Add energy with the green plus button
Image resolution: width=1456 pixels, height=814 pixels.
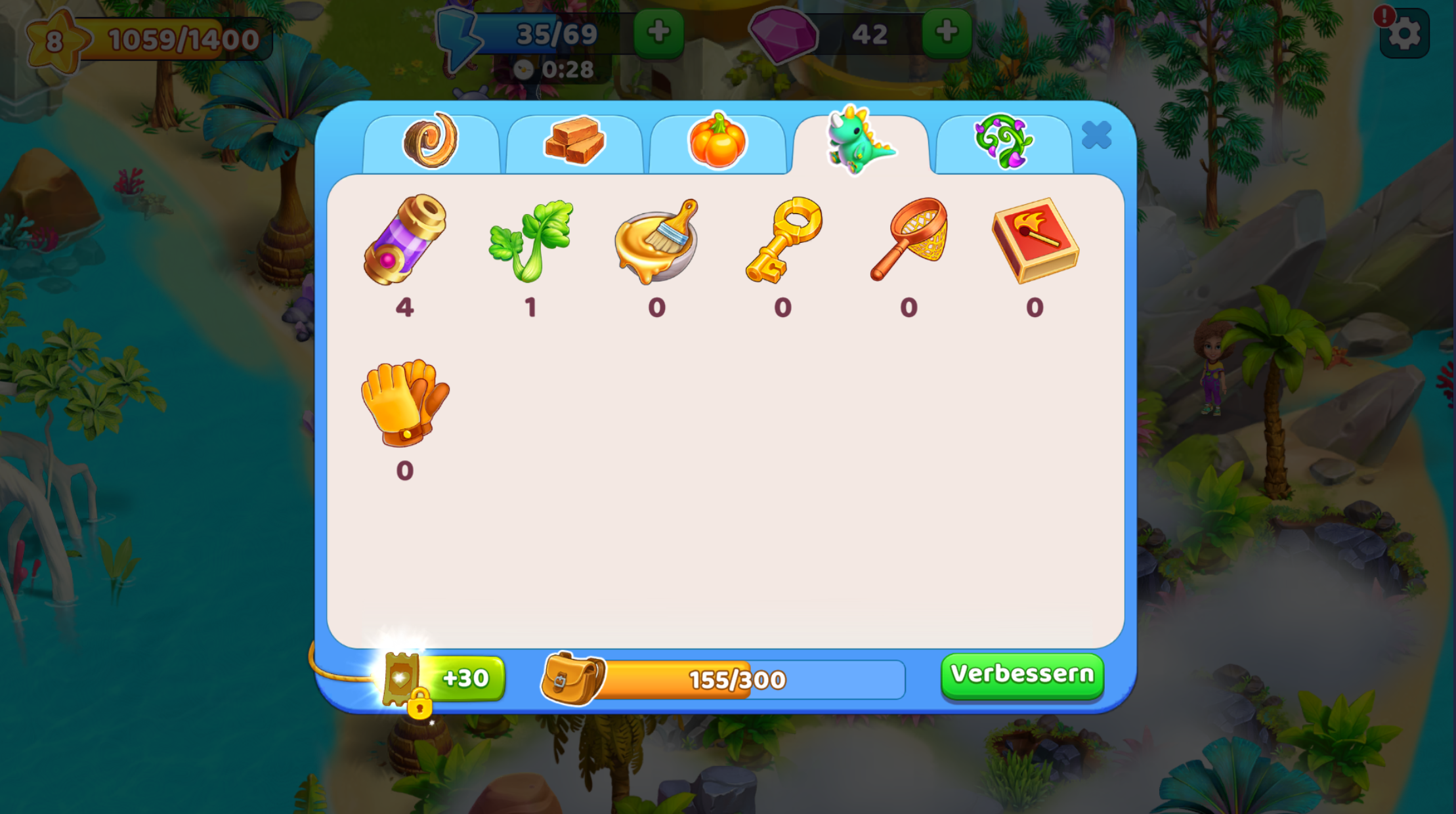coord(658,32)
